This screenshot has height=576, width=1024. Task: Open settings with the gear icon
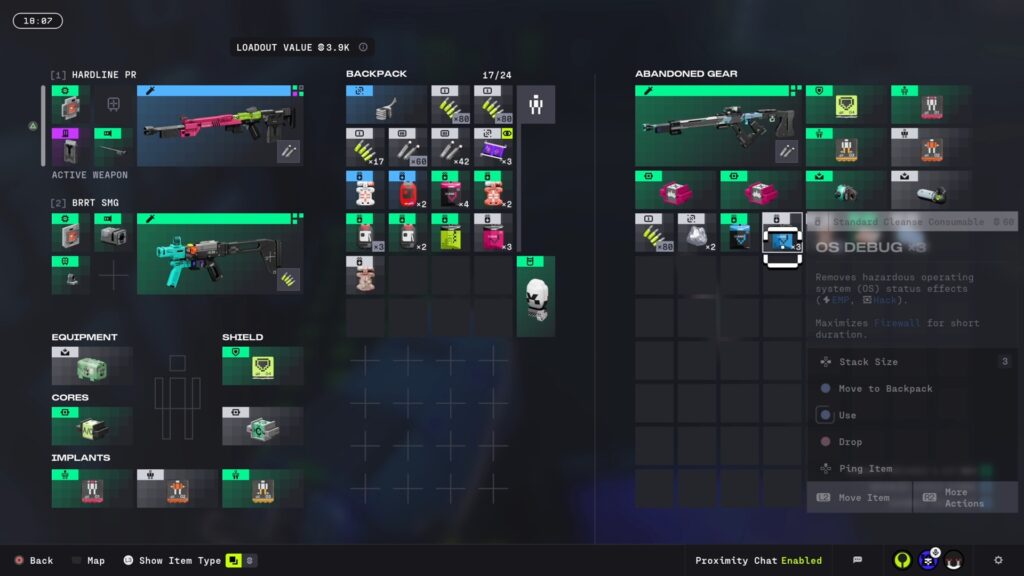998,560
